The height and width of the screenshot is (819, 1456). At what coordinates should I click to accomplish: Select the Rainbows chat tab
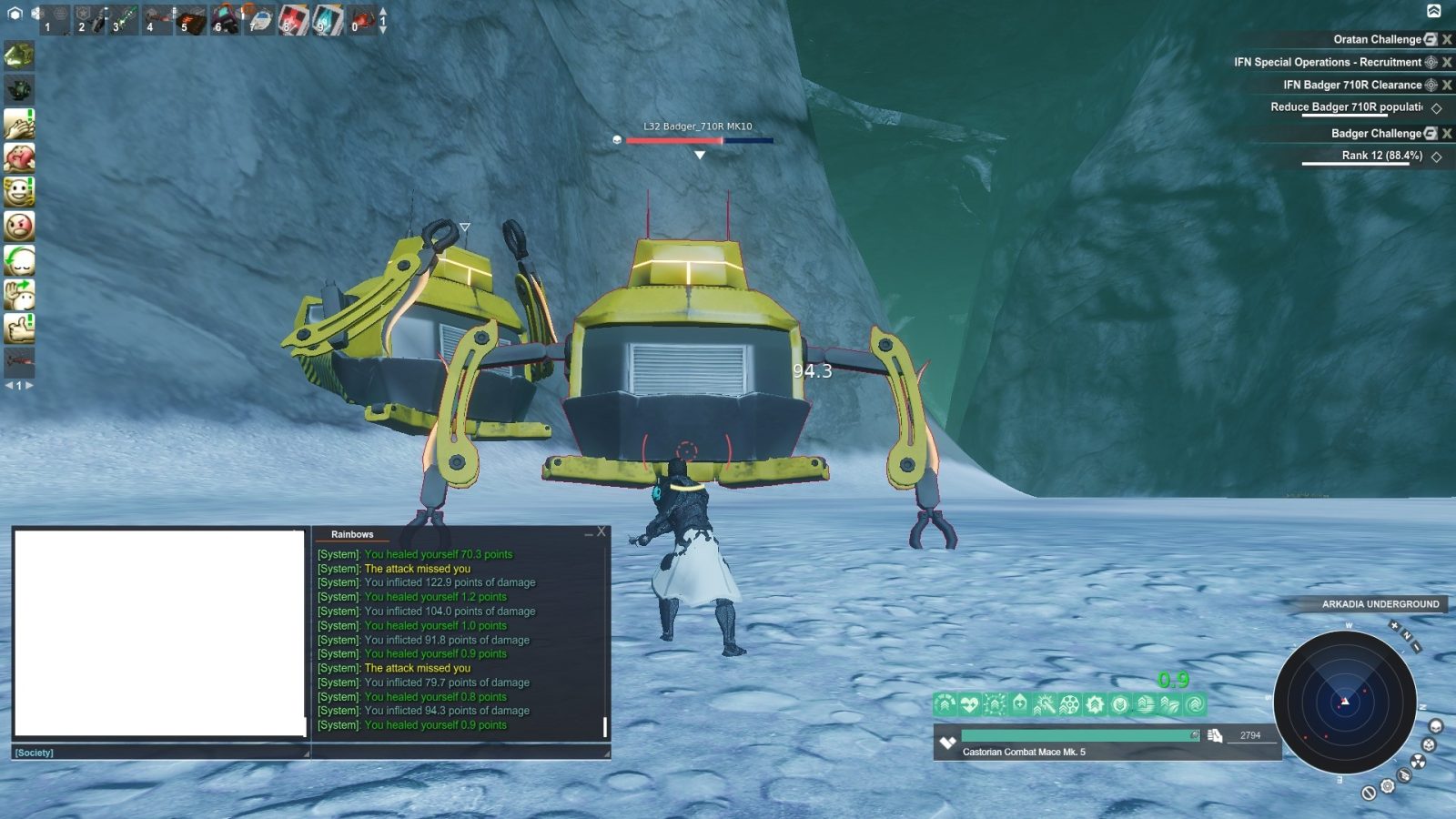(350, 535)
